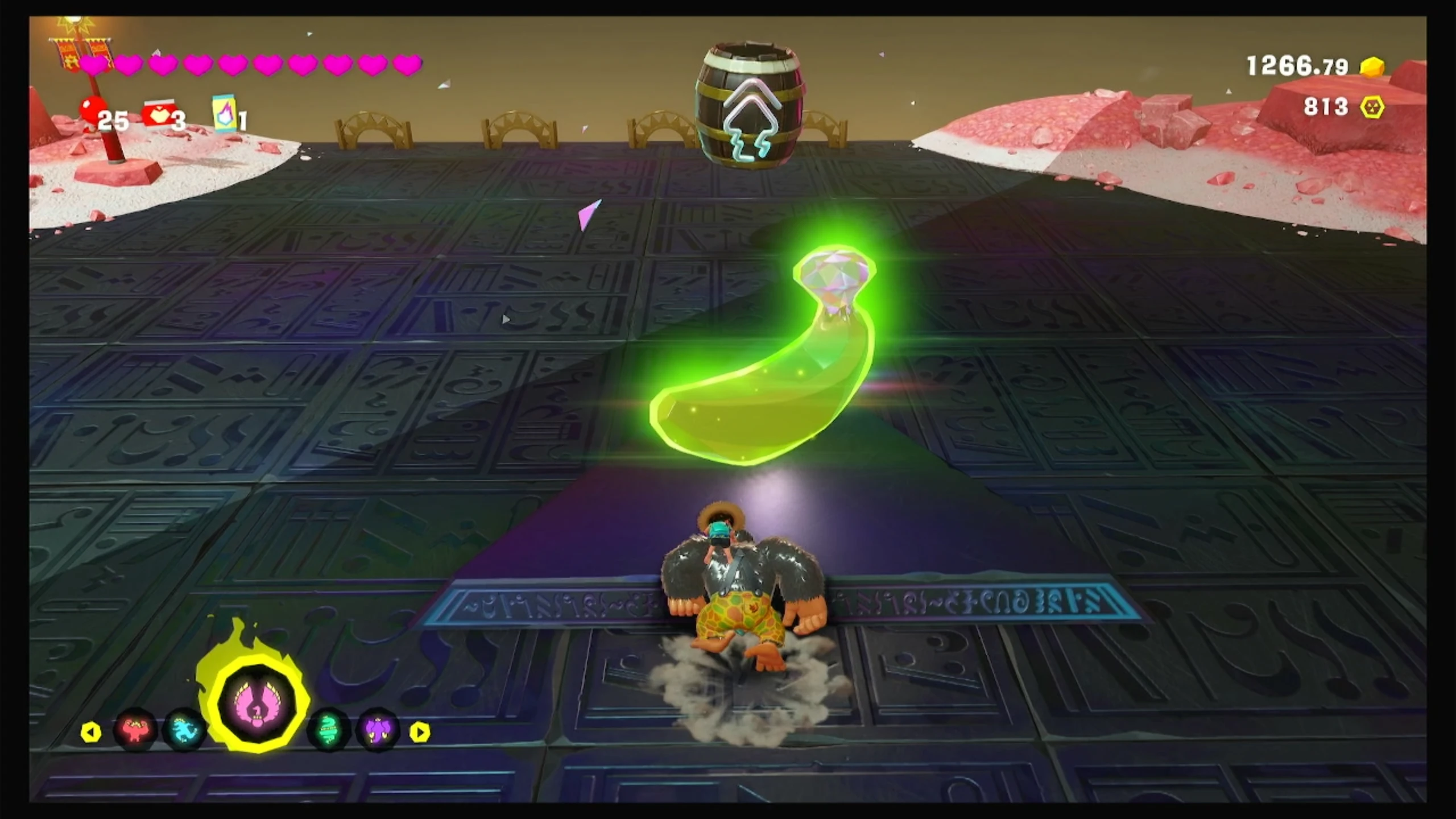This screenshot has width=1456, height=819.
Task: Click the right arrow of the Bananza selector
Action: coord(420,732)
